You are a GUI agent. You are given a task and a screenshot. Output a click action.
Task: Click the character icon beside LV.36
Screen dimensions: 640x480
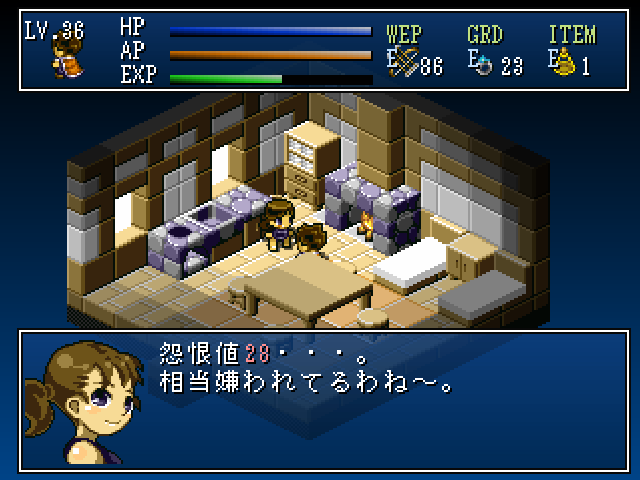click(x=67, y=60)
